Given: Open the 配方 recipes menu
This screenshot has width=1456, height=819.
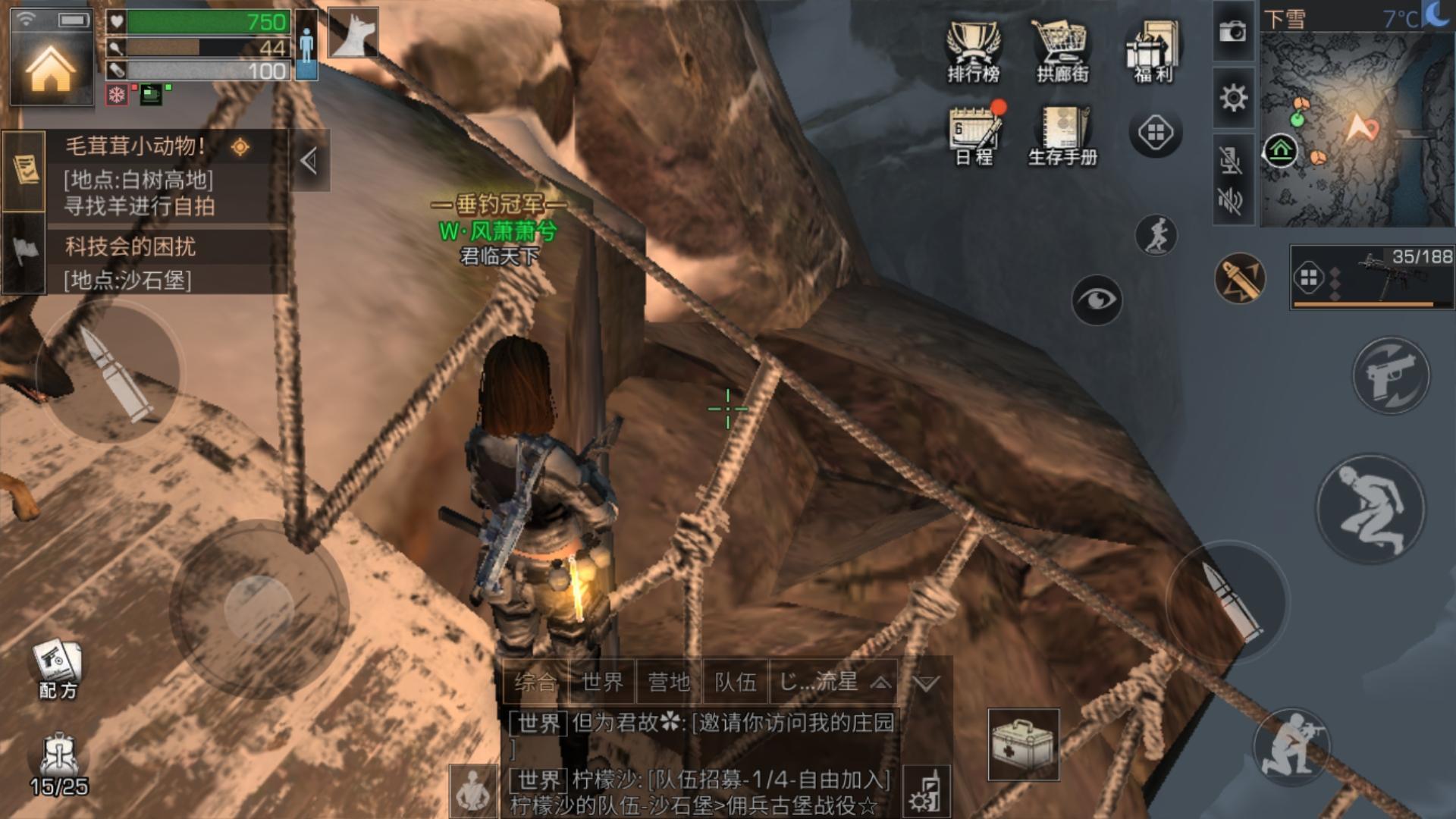Looking at the screenshot, I should pos(58,669).
